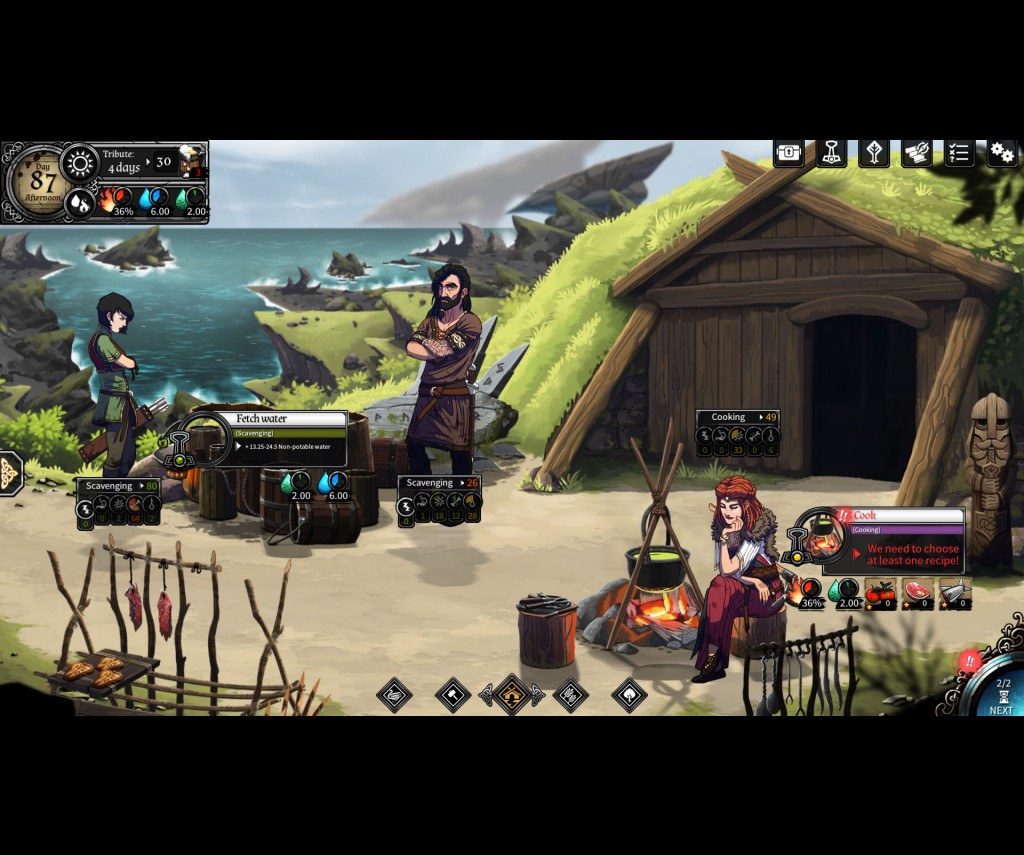Switch to the swan location diamond
Viewport: 1024px width, 855px height.
394,694
